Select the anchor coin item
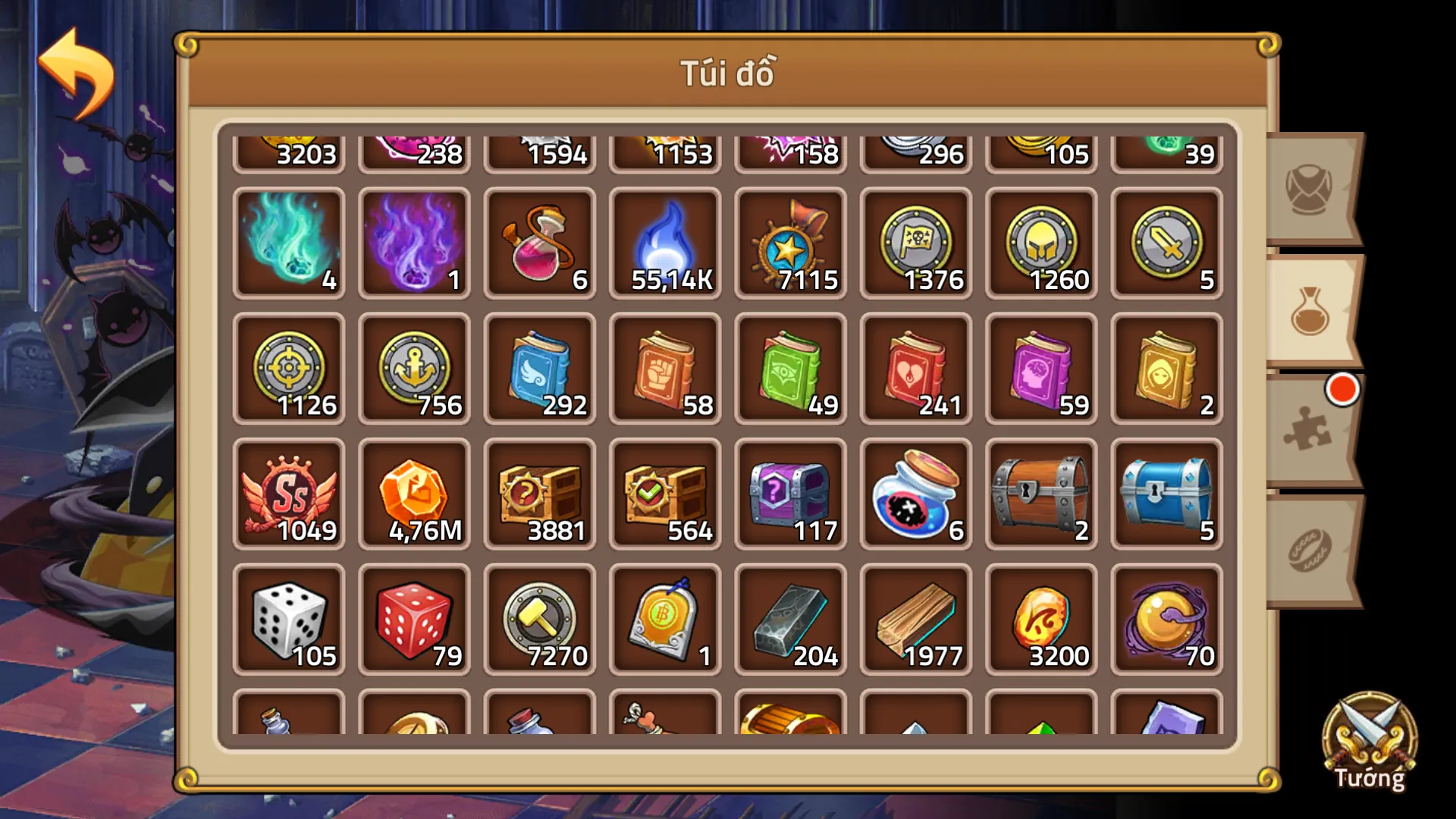Image resolution: width=1456 pixels, height=819 pixels. pyautogui.click(x=415, y=368)
